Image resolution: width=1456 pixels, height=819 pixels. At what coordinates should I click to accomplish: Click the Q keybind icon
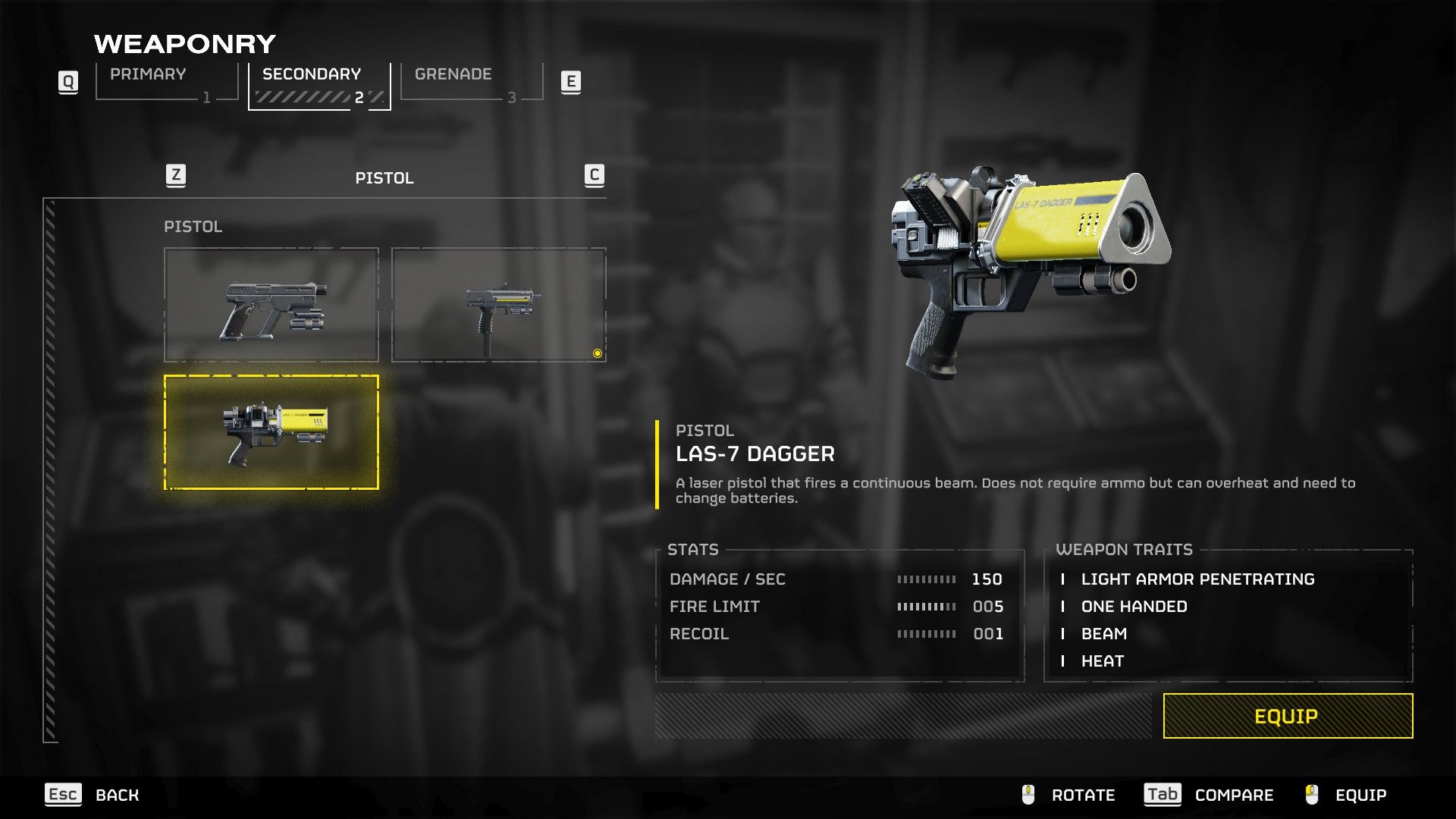(x=68, y=82)
